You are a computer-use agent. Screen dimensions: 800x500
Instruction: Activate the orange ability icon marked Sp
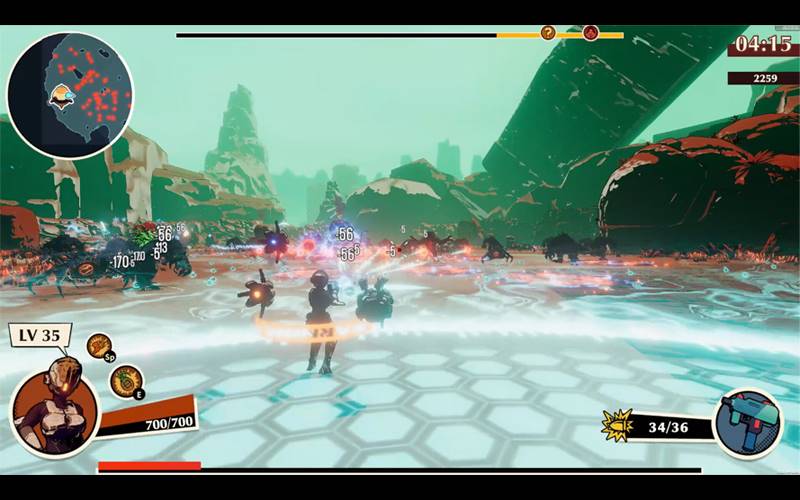click(100, 346)
